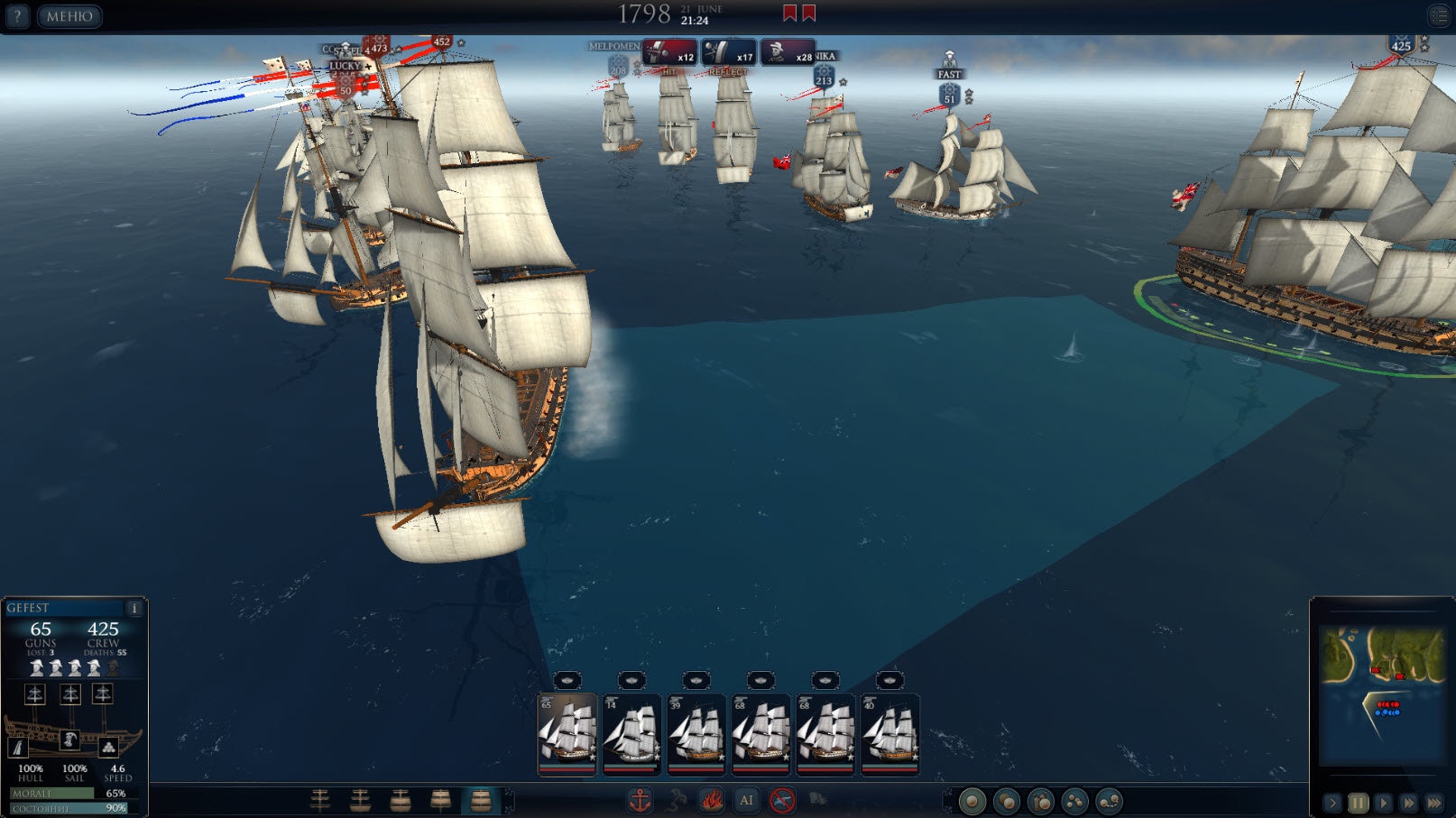Click the question mark help button
The image size is (1456, 818).
[16, 16]
